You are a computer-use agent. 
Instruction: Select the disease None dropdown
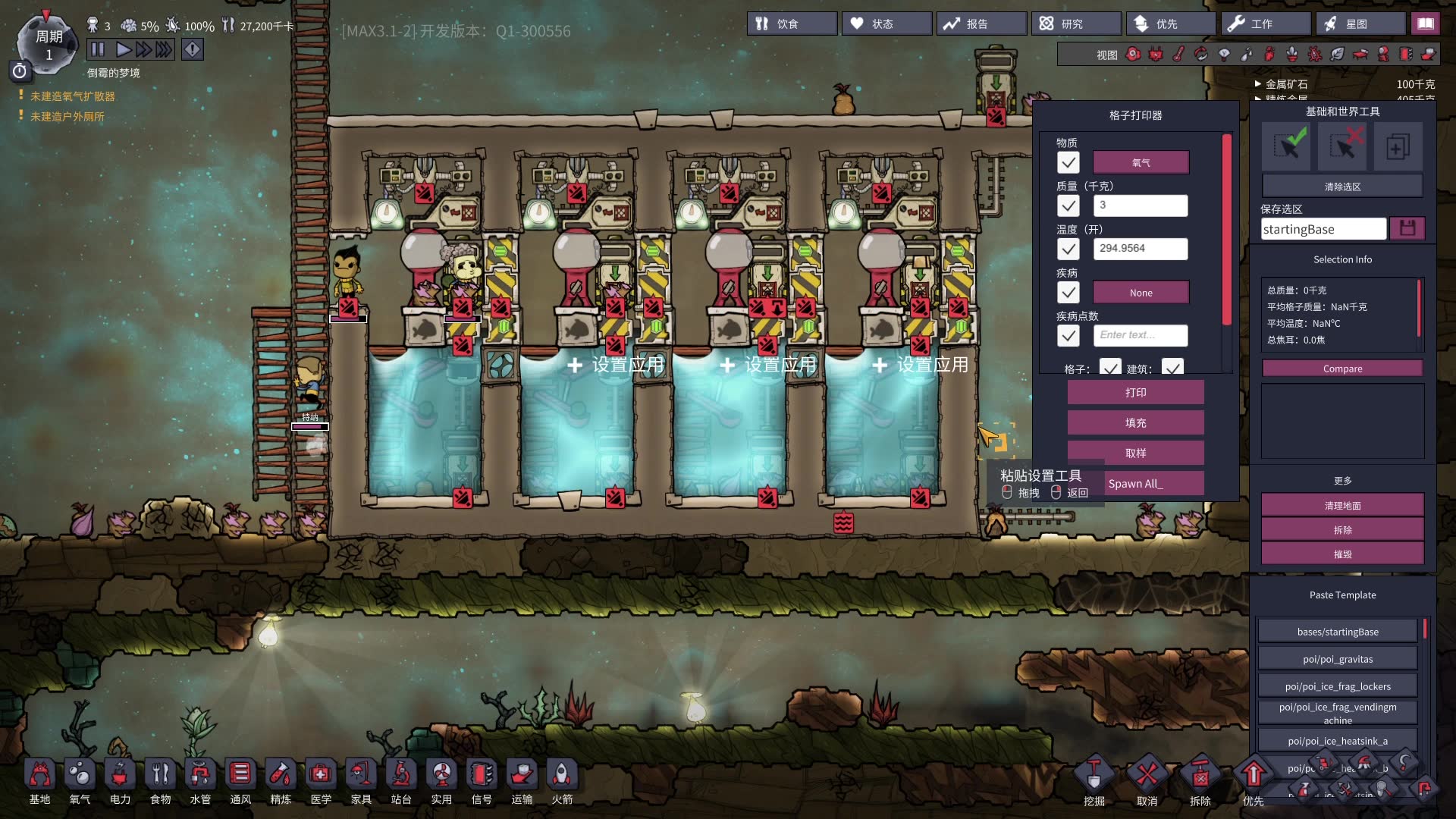(1141, 293)
